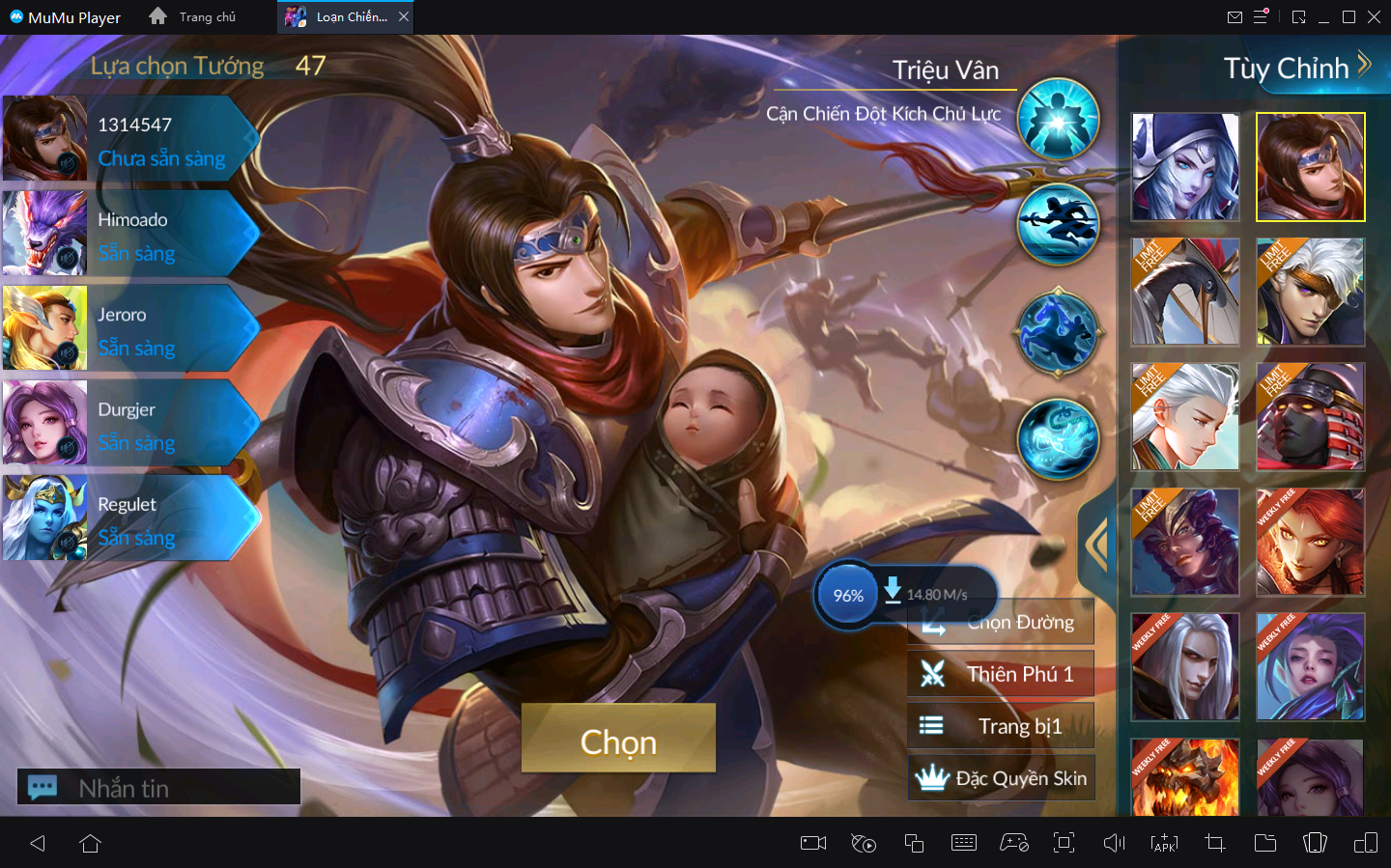Pick the white-haired masked hero with purple visor
The width and height of the screenshot is (1391, 868).
point(1310,292)
